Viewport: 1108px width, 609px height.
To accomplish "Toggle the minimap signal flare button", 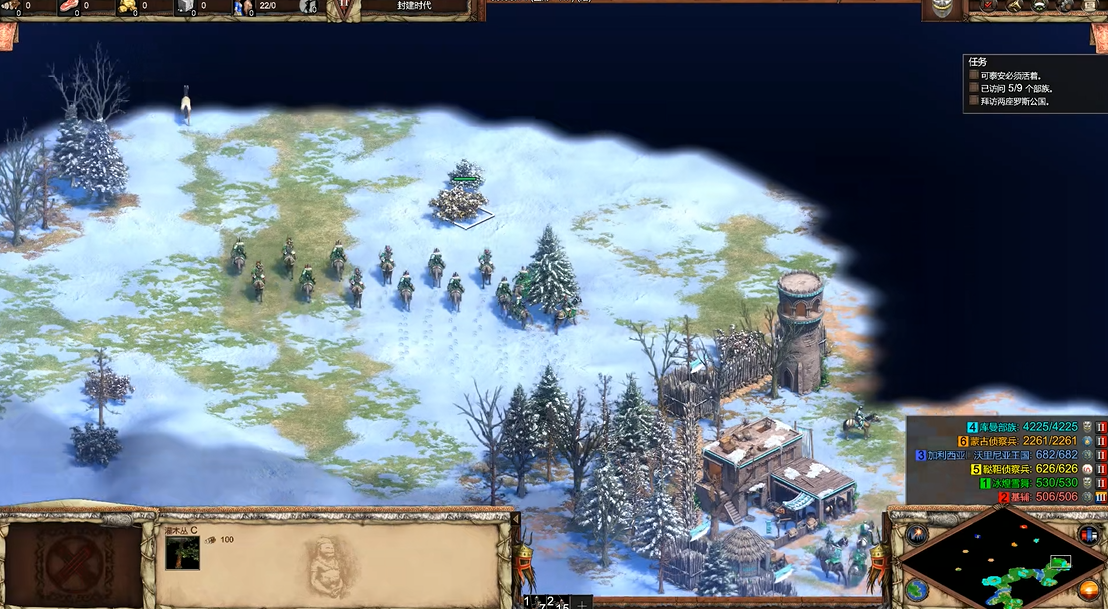I will click(916, 534).
